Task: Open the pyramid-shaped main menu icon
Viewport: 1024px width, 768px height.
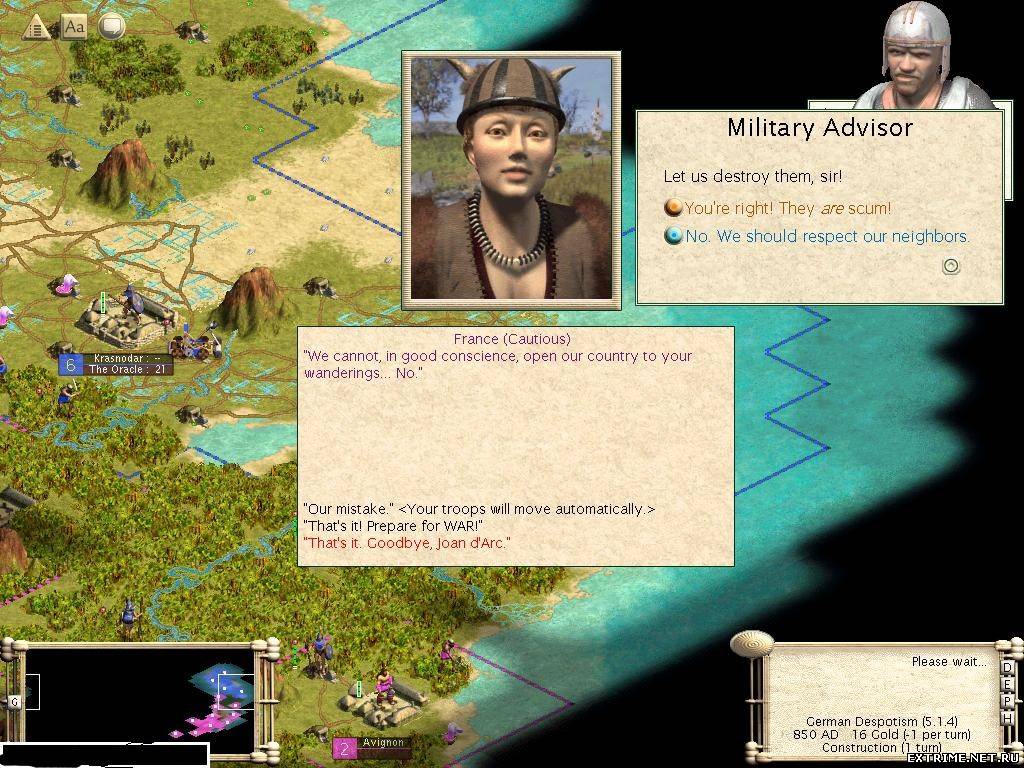Action: [x=36, y=27]
